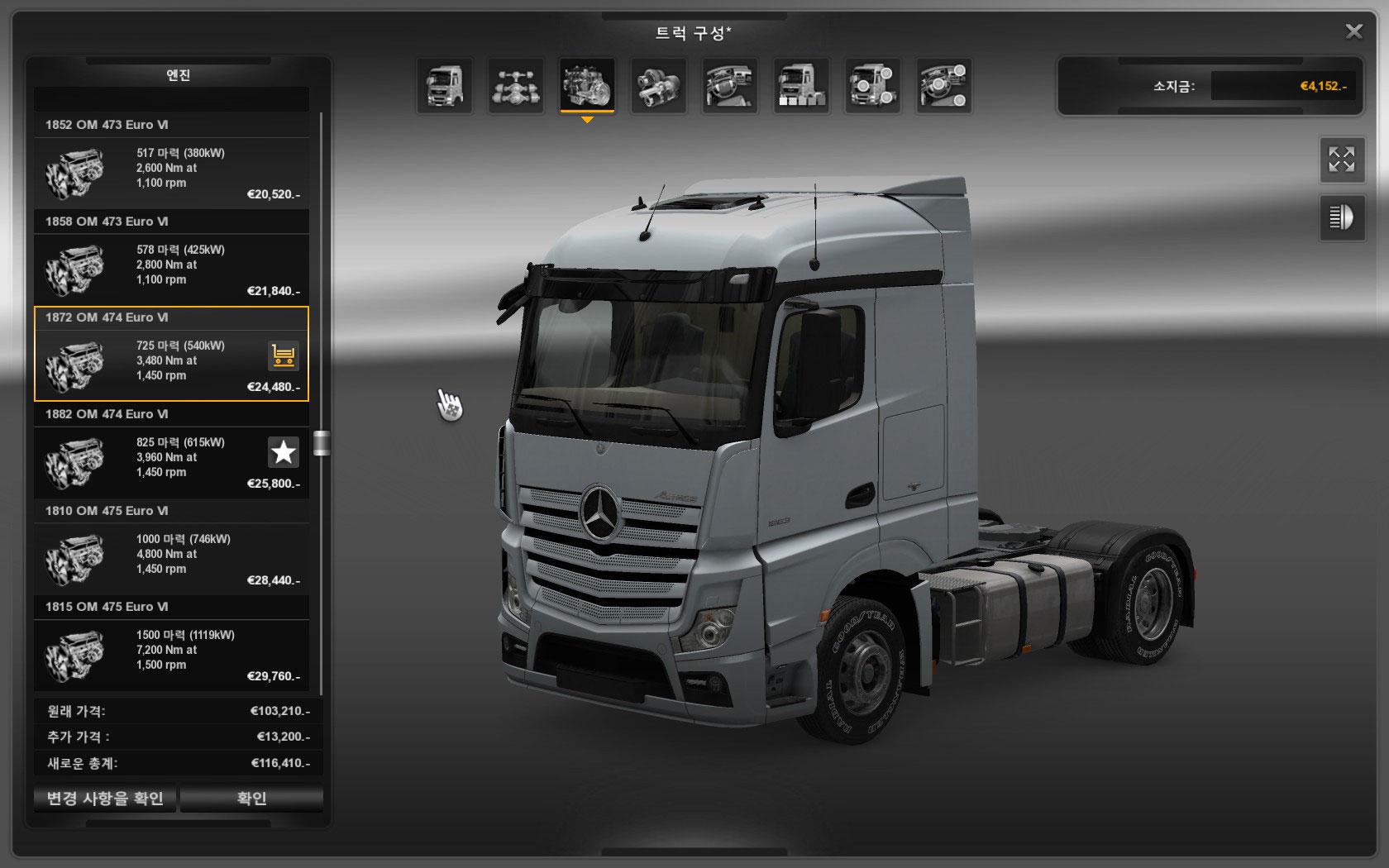Open the transmission gearbox tab
This screenshot has width=1389, height=868.
659,85
